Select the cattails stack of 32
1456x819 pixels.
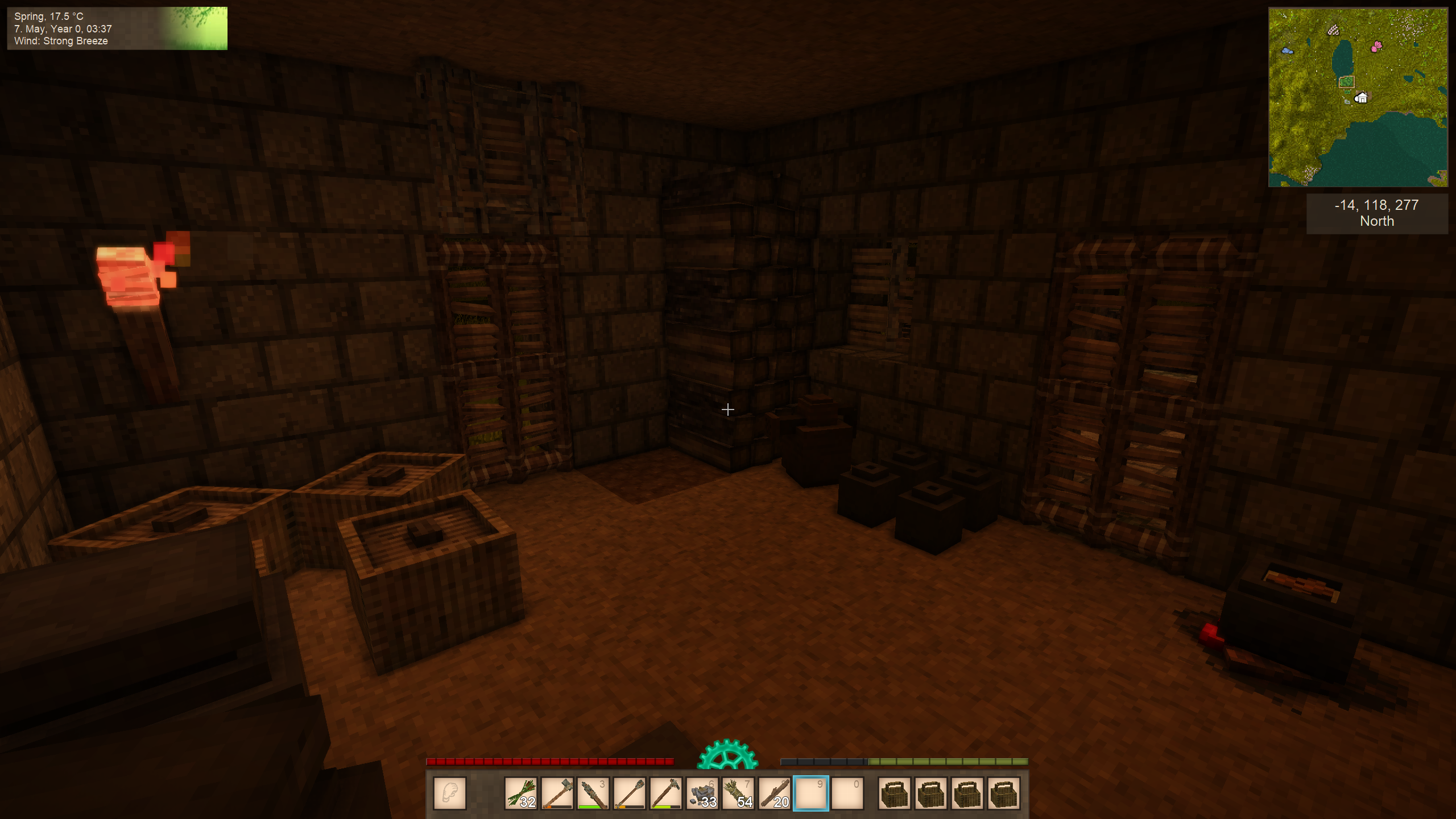click(520, 793)
